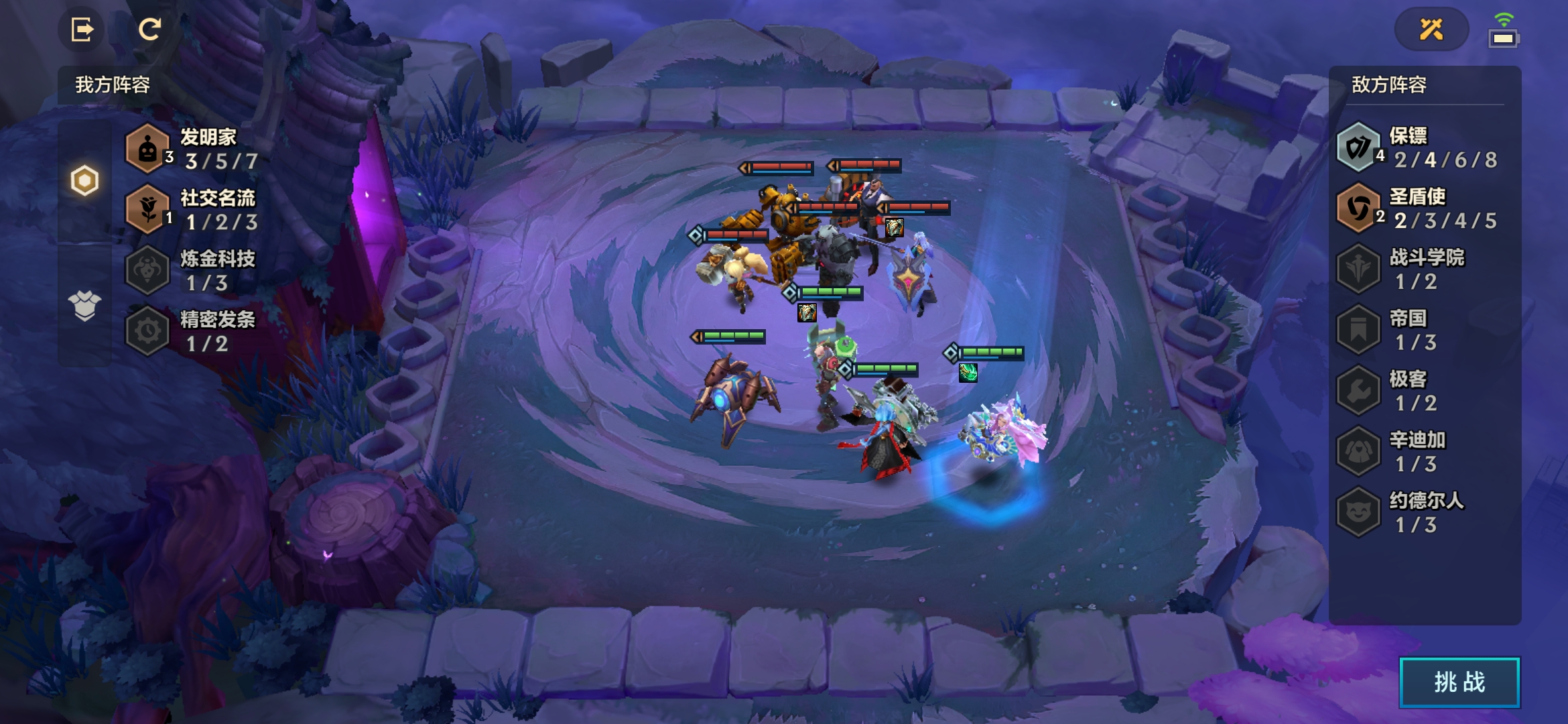Switch to the armor equipment tab

84,306
